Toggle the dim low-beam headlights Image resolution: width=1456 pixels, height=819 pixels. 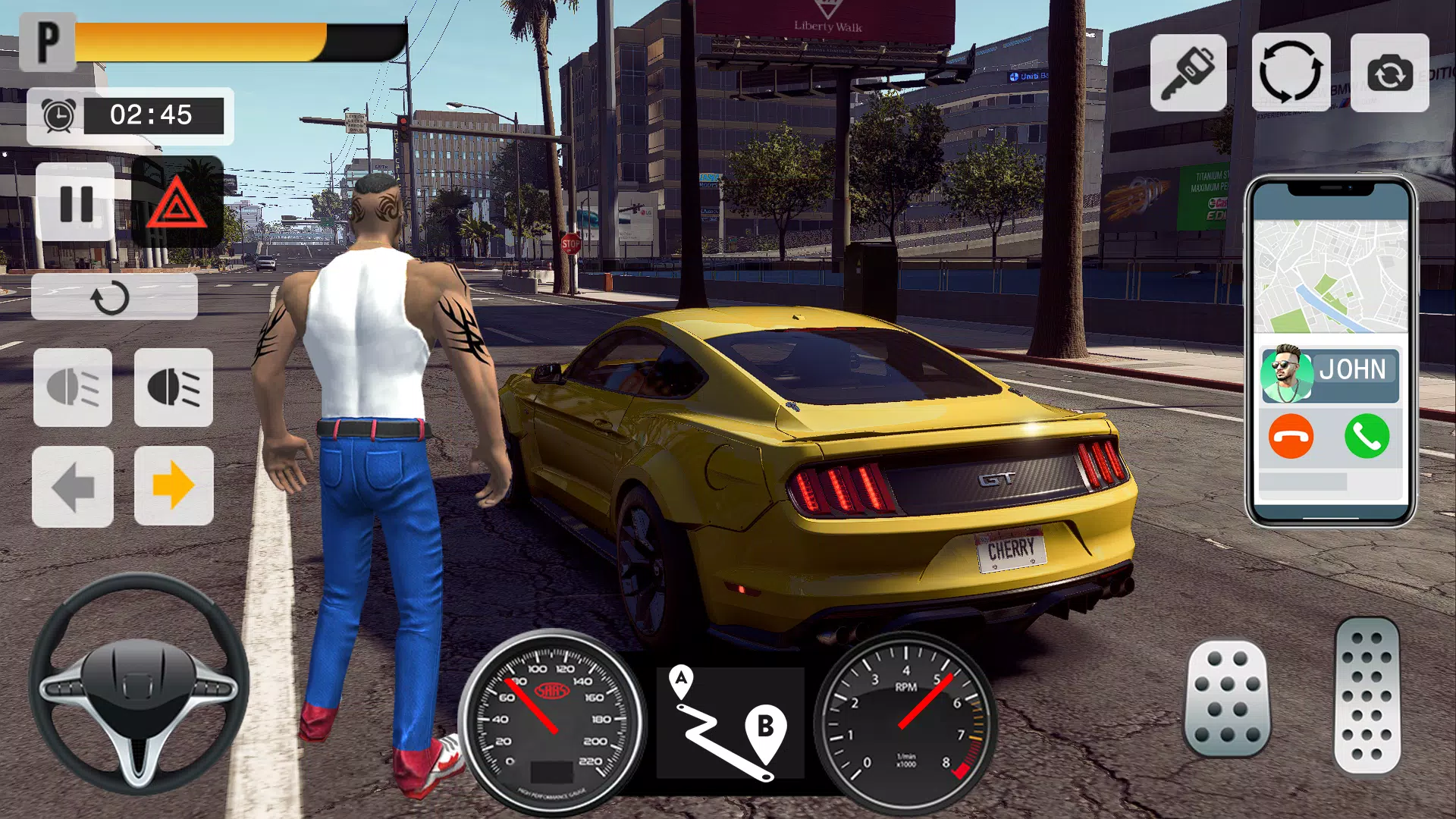click(73, 388)
